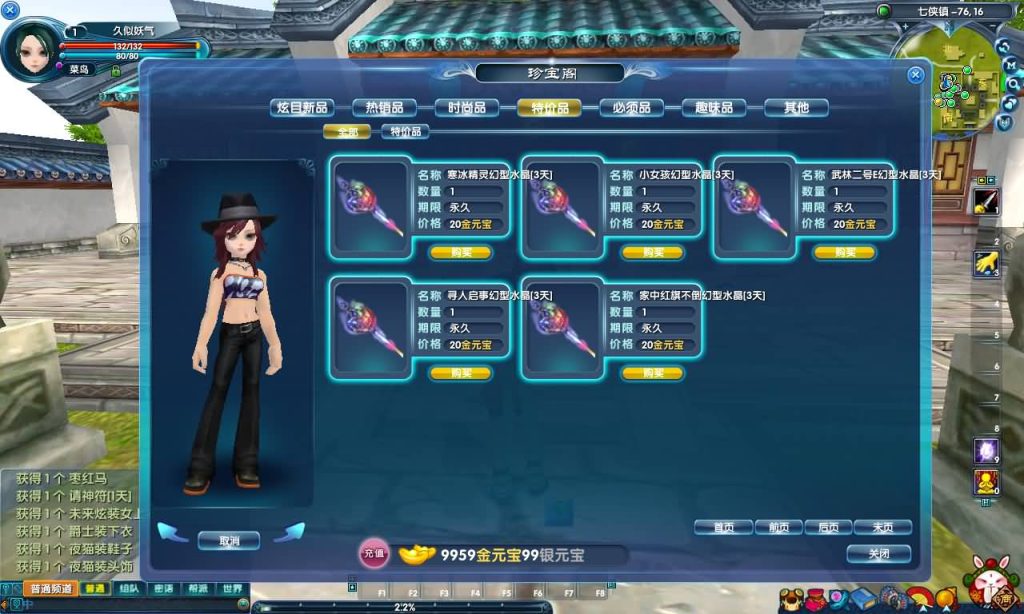This screenshot has height=614, width=1024.
Task: Purchase the 小女孩幻型水晶 item
Action: pyautogui.click(x=653, y=252)
